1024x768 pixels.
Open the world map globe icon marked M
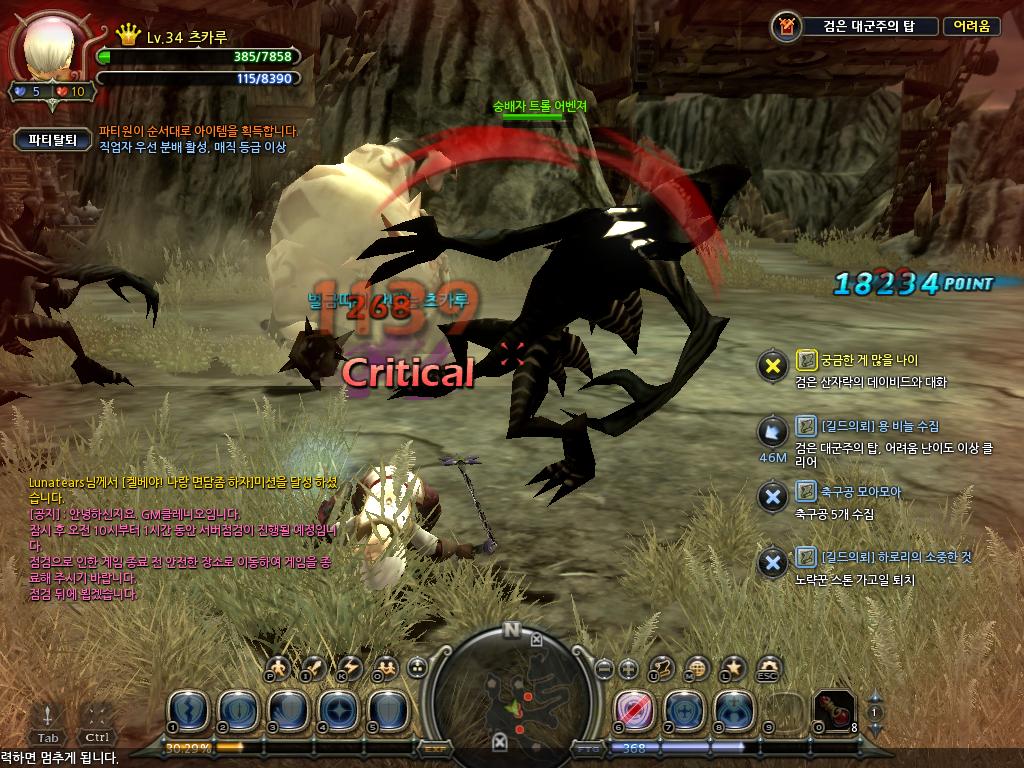tap(698, 668)
